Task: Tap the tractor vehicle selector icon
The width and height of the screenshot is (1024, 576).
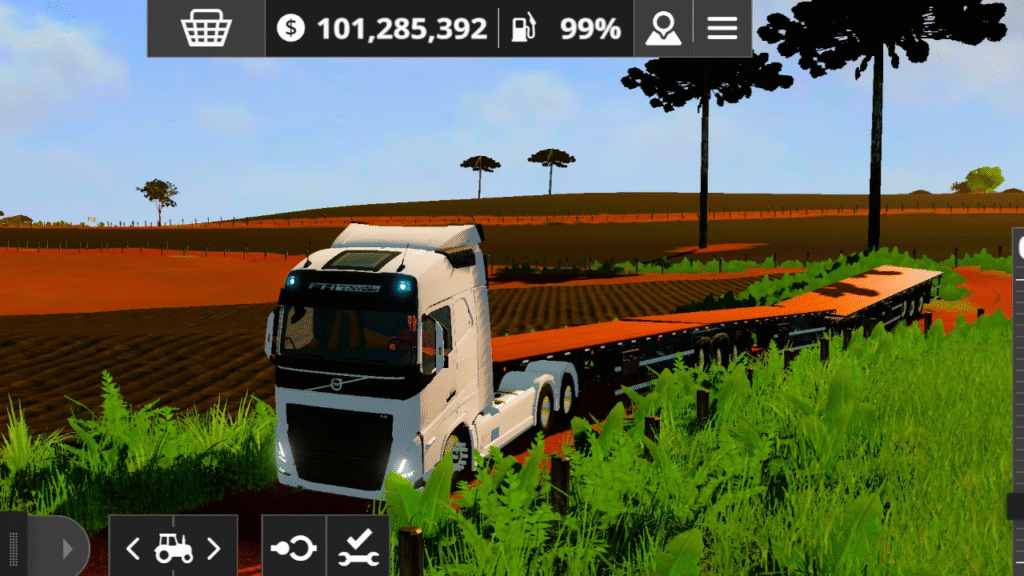Action: [173, 547]
